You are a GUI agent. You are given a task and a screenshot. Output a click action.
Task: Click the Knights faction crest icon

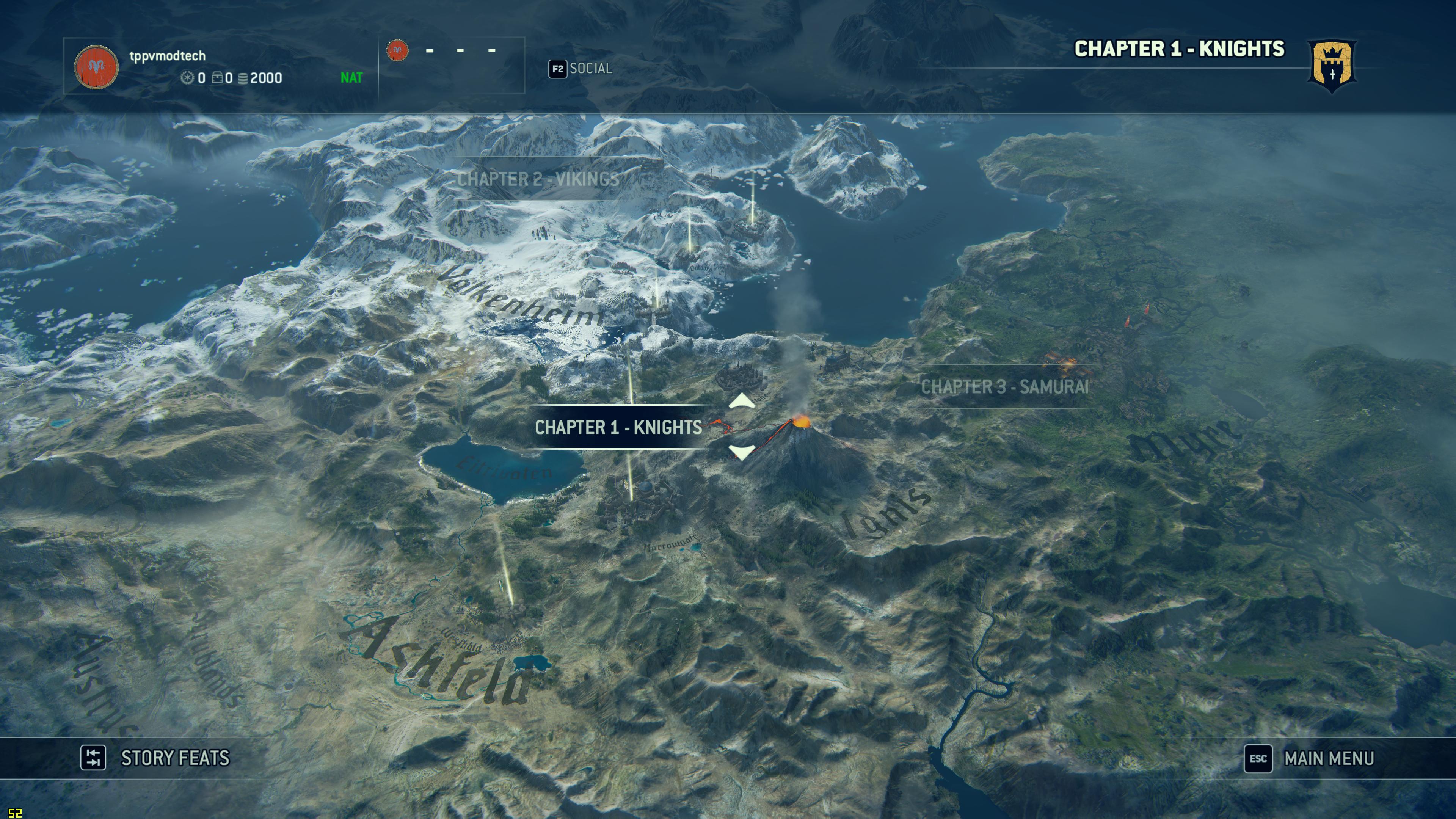(x=1331, y=66)
